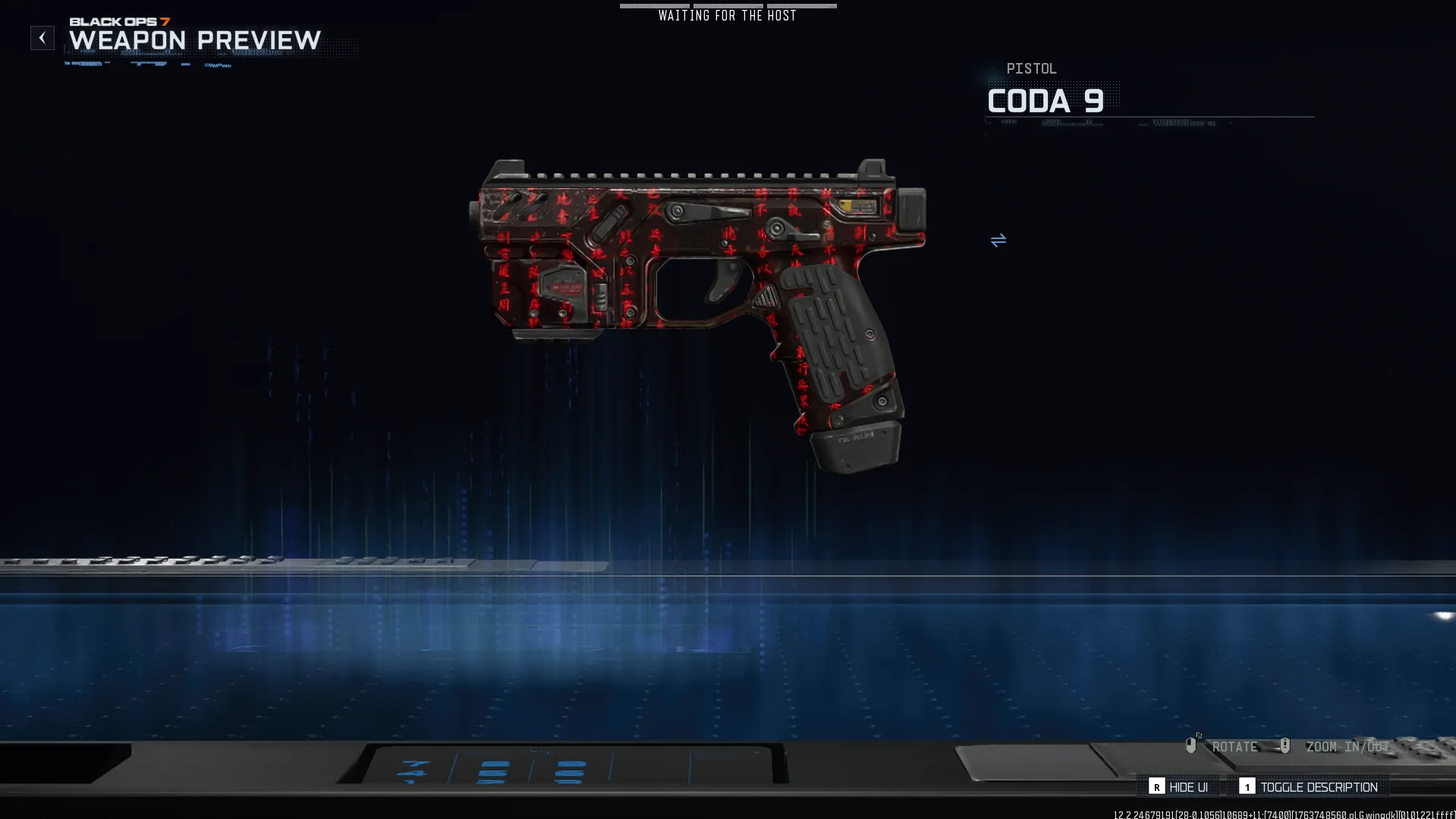Toggle the weapon description
1456x819 pixels.
pos(1309,787)
